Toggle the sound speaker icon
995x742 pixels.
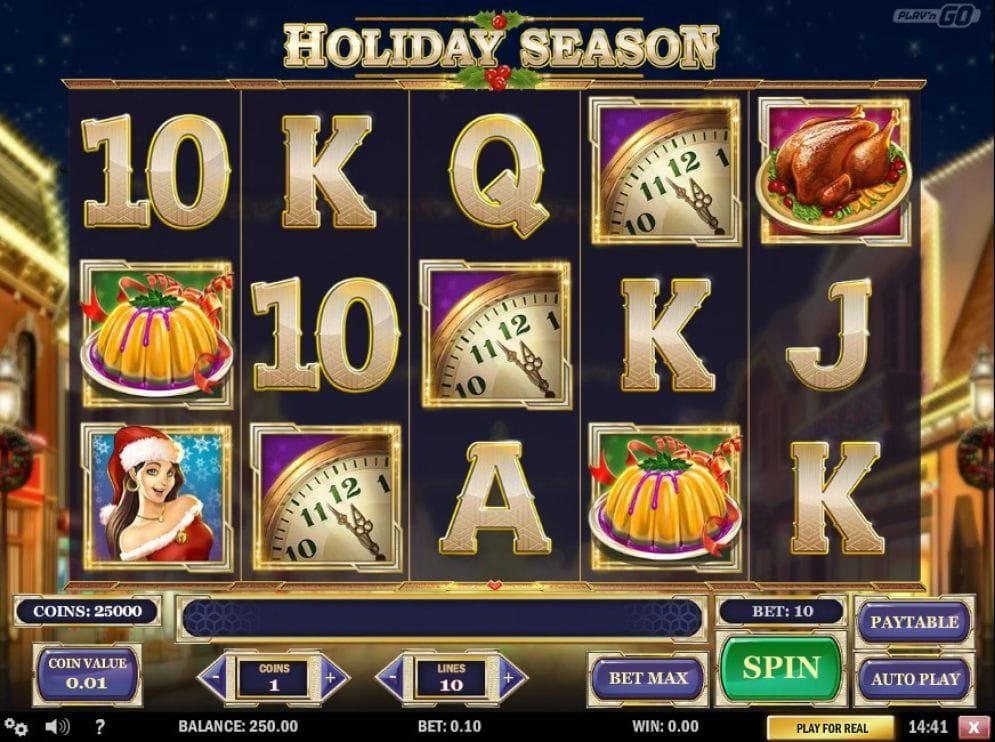[57, 727]
